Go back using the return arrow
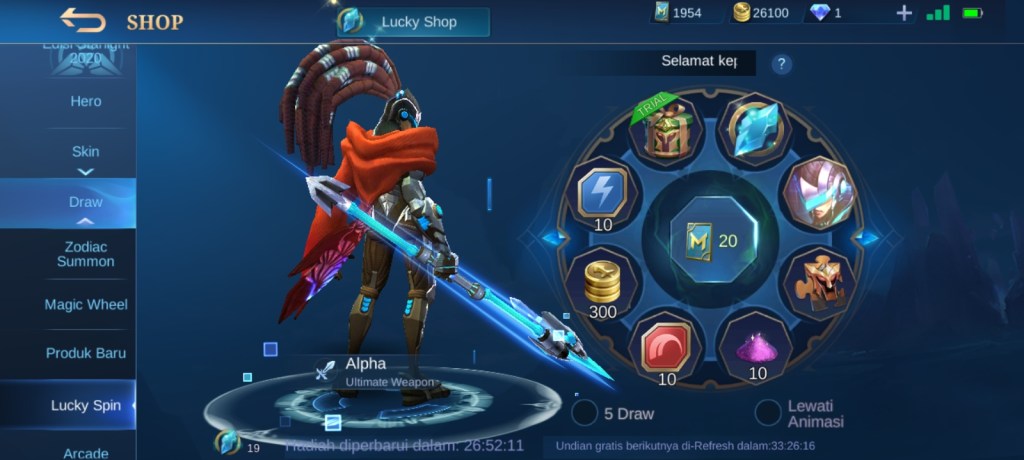This screenshot has width=1024, height=460. coord(82,20)
